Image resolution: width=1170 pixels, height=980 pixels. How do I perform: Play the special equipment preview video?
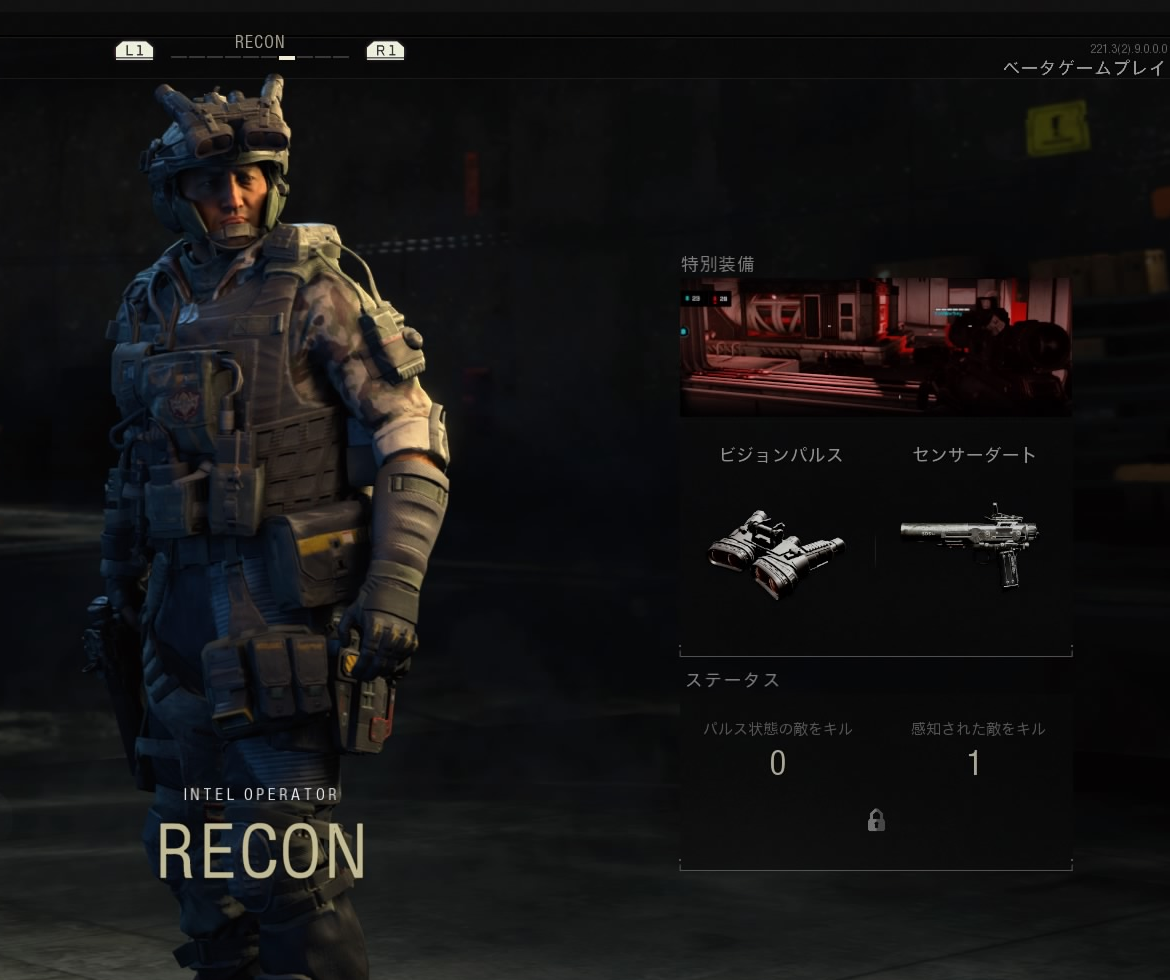875,347
